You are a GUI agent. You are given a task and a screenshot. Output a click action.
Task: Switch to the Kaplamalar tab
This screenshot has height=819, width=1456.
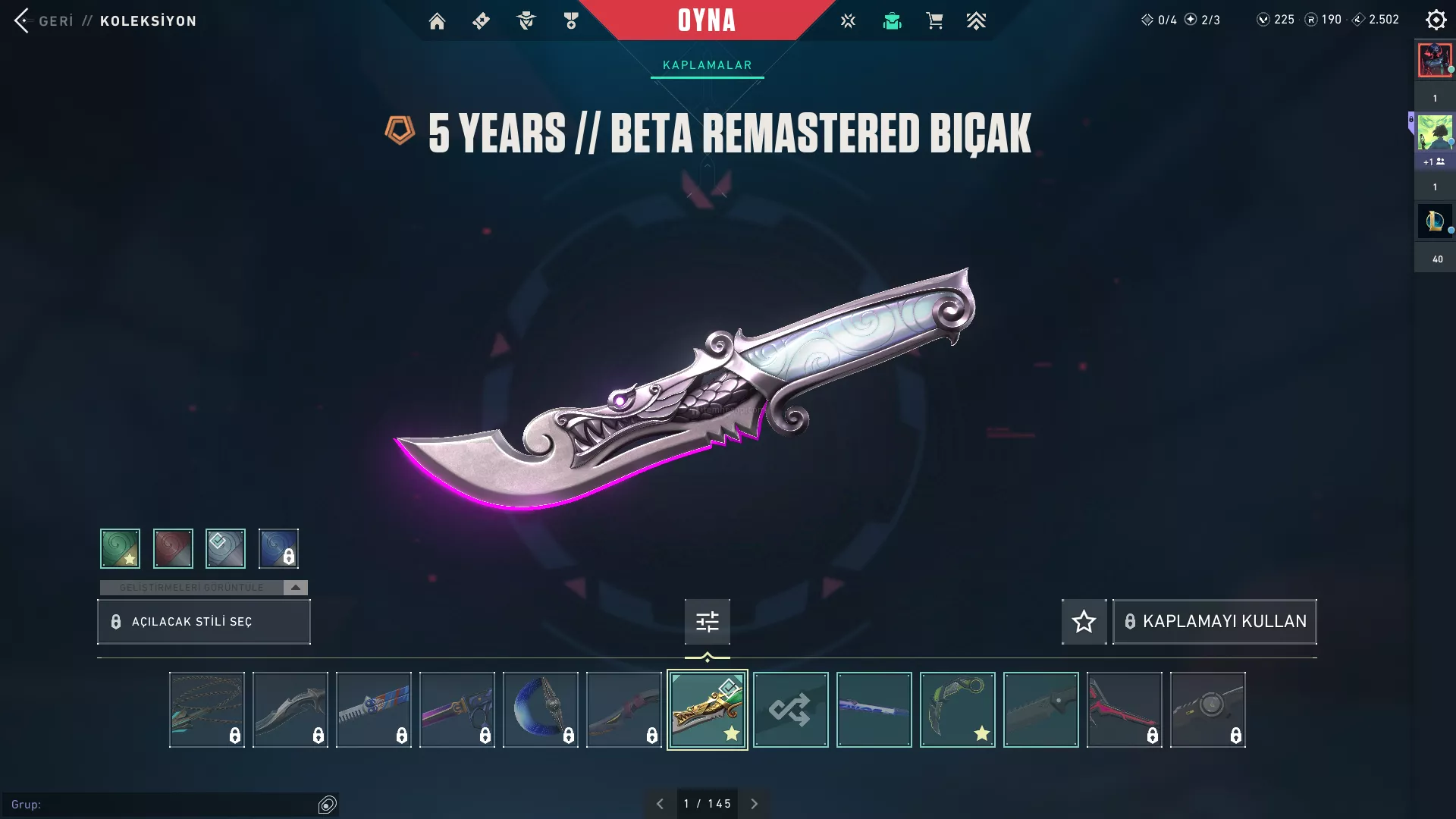(x=707, y=65)
